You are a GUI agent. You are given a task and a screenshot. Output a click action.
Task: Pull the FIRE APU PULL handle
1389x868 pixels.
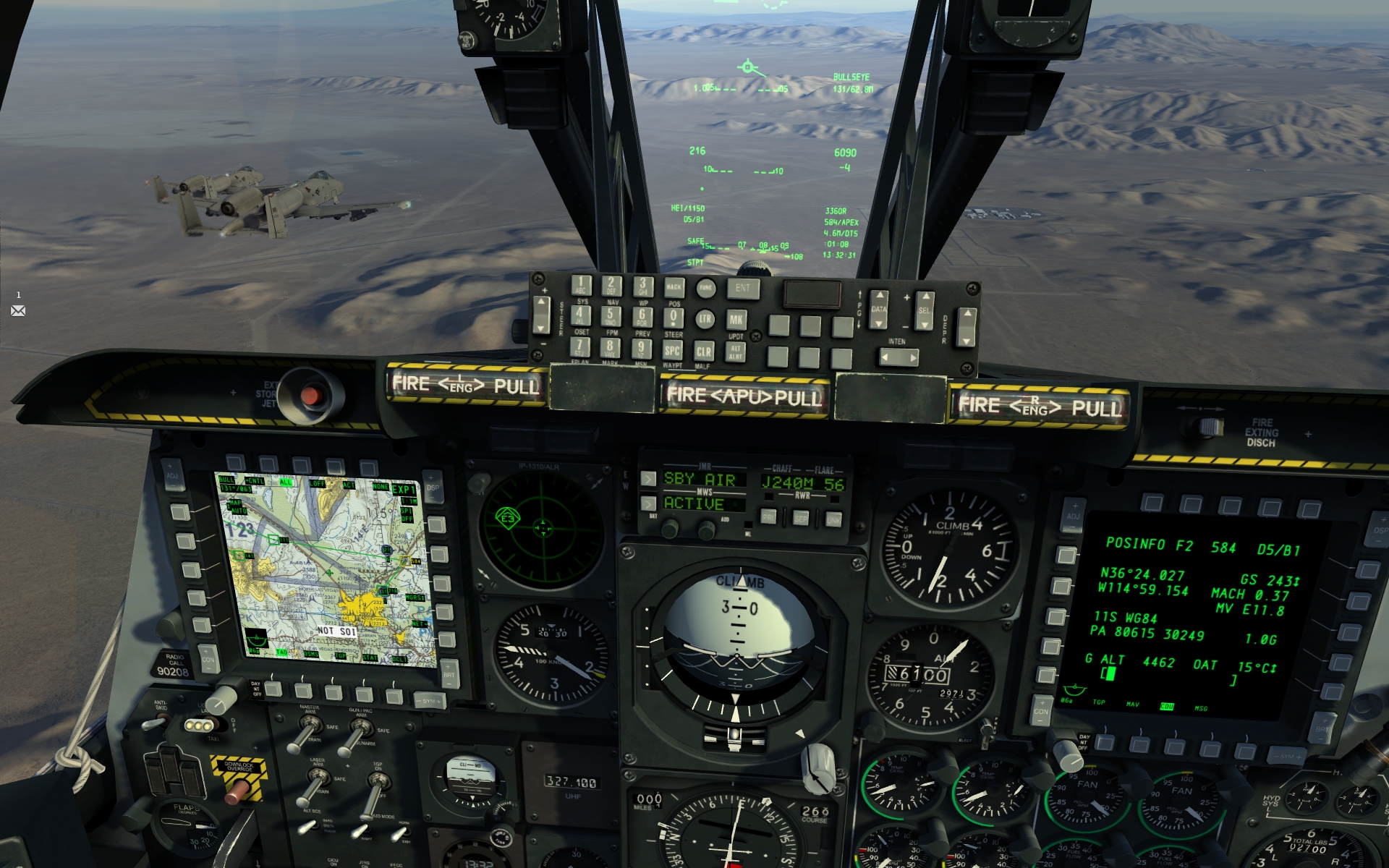745,396
